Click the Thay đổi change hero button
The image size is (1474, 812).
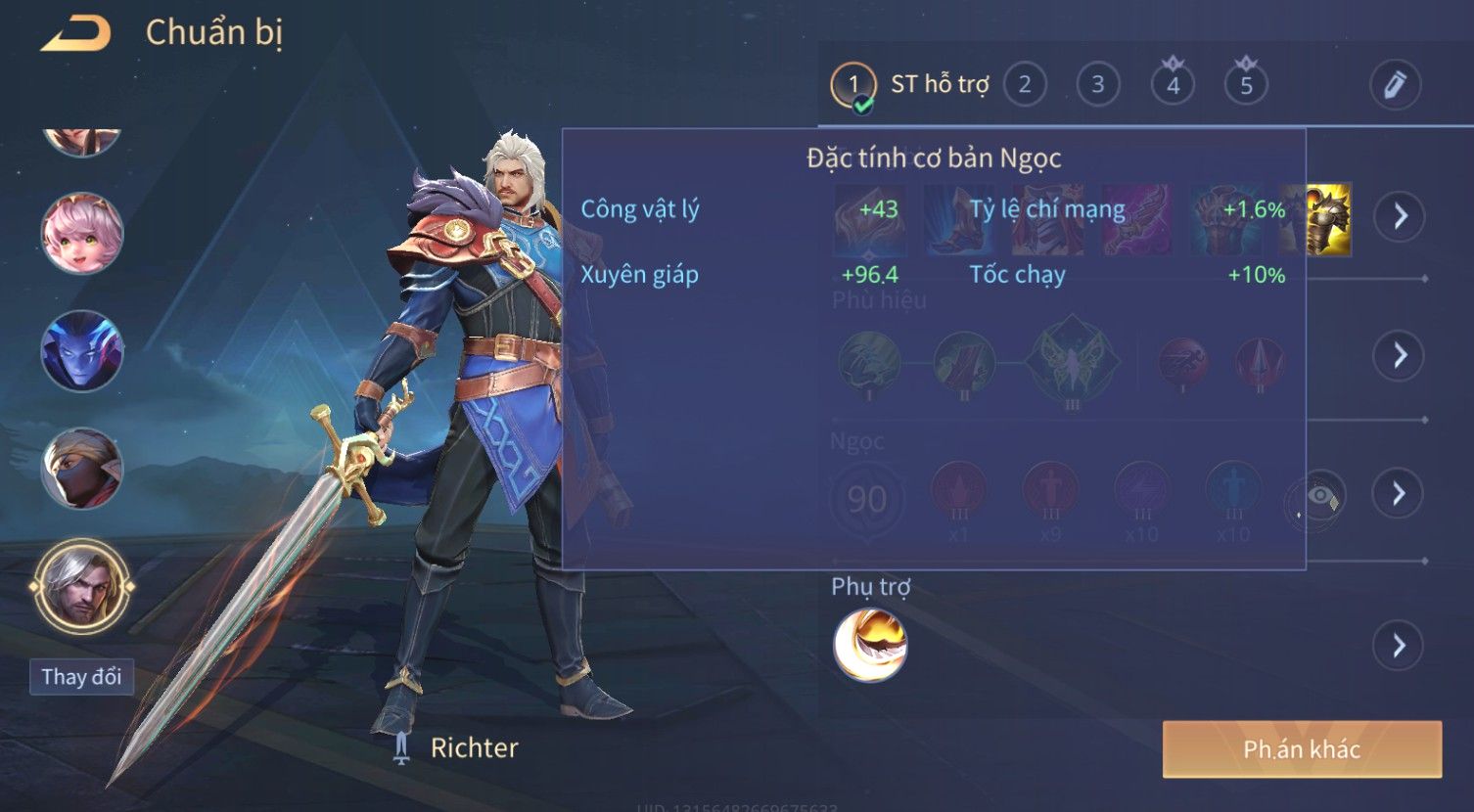pos(81,677)
